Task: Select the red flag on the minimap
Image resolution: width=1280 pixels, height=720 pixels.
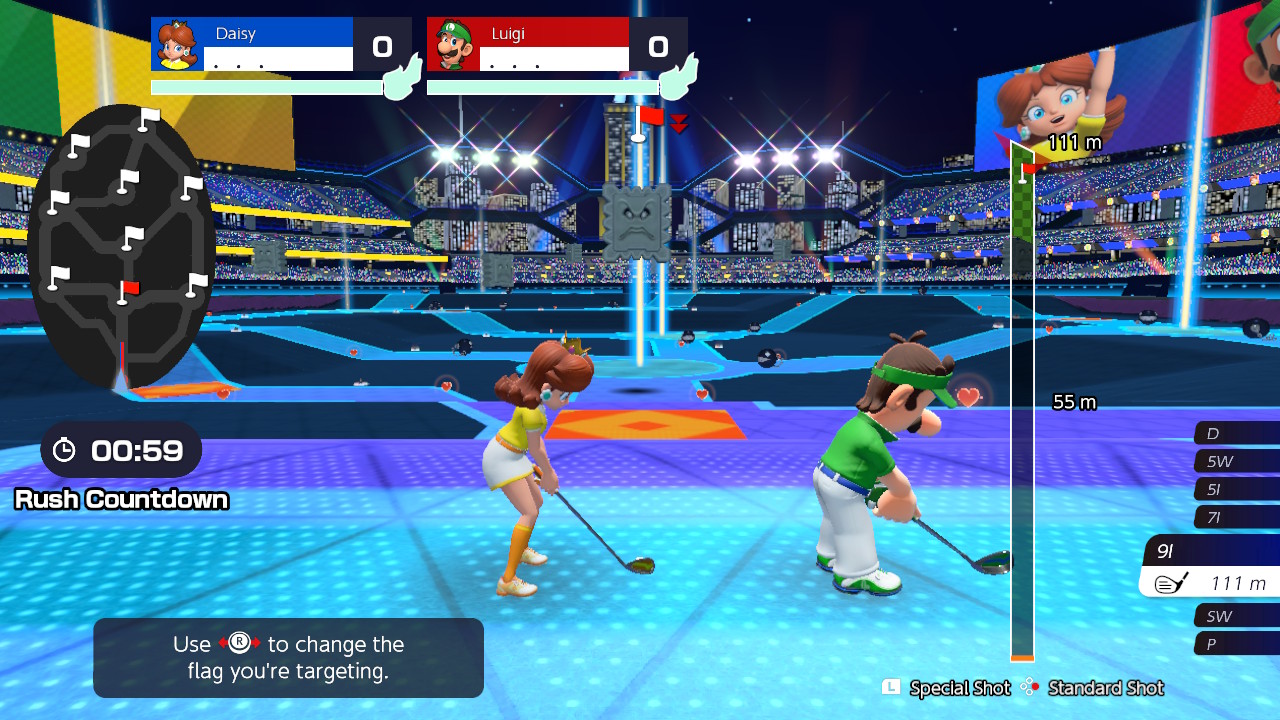Action: coord(127,291)
